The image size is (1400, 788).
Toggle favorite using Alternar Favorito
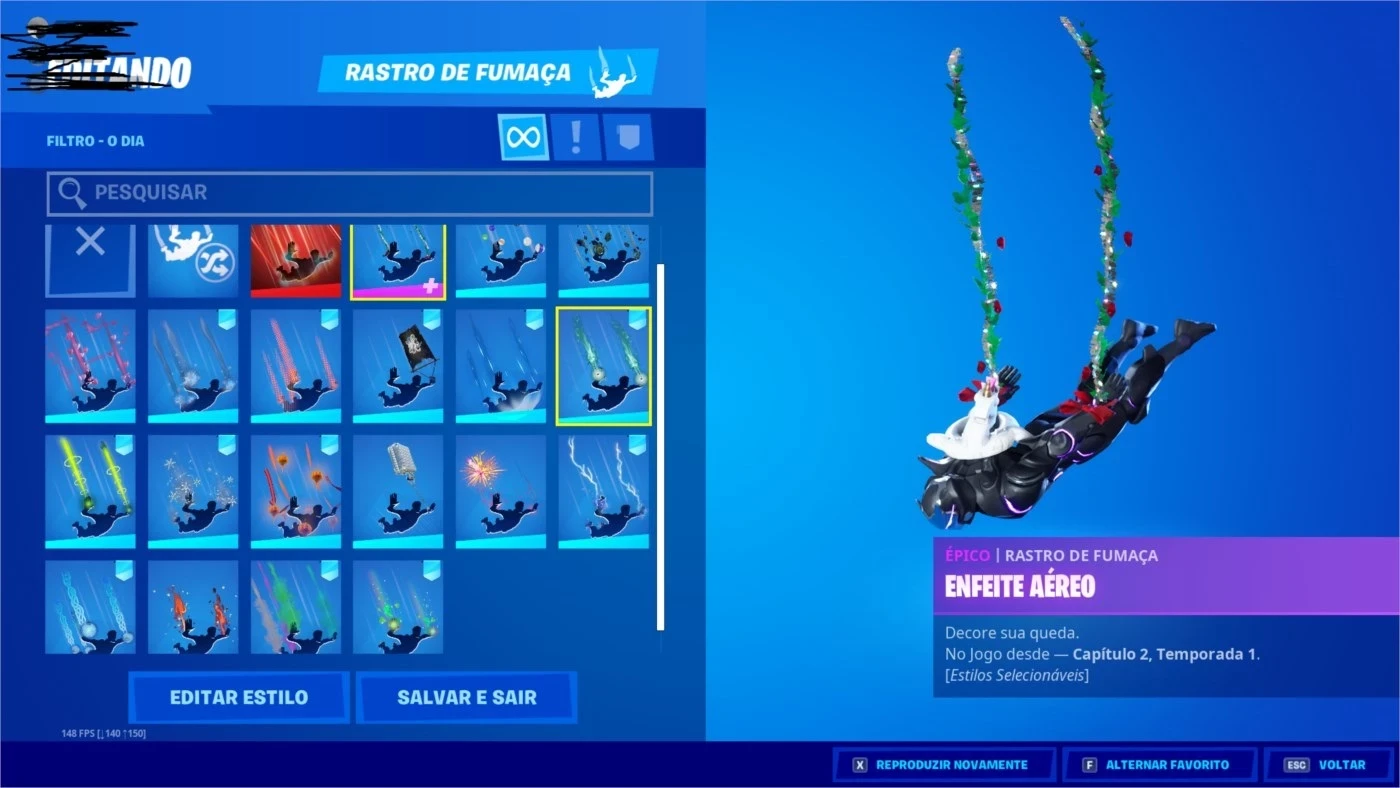1160,764
